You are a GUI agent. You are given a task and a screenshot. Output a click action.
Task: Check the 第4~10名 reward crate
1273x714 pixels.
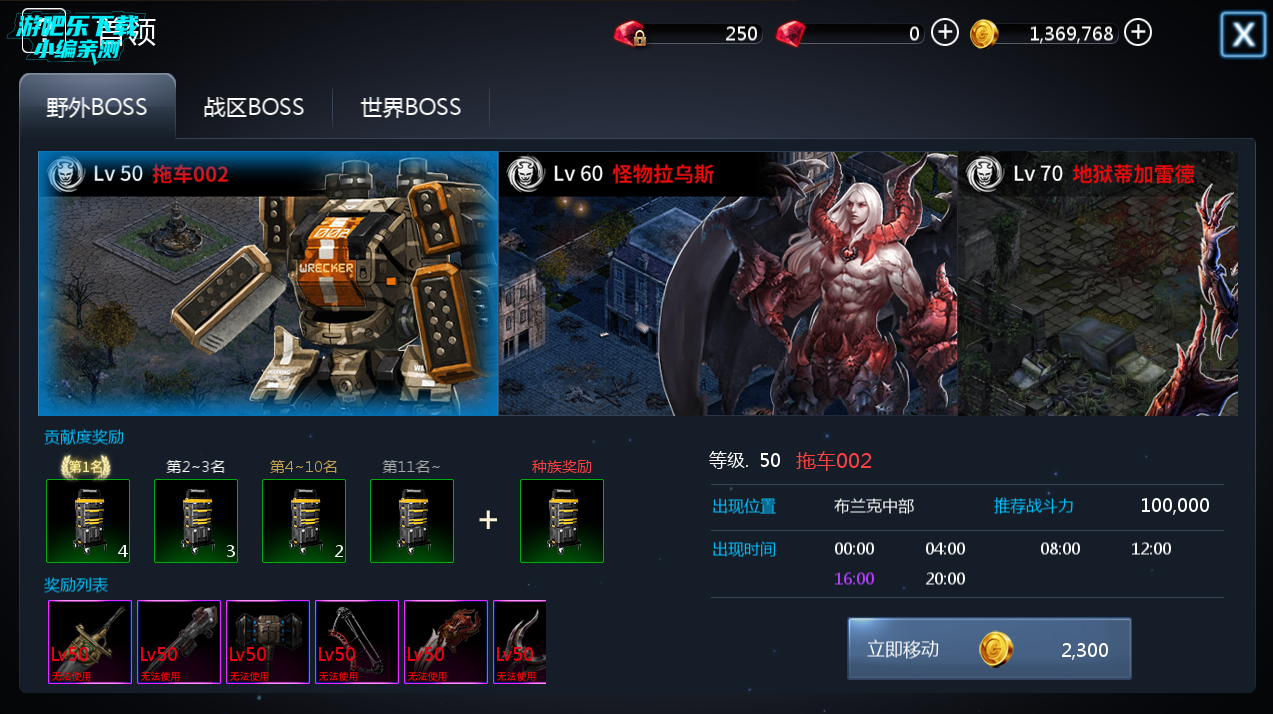[304, 521]
